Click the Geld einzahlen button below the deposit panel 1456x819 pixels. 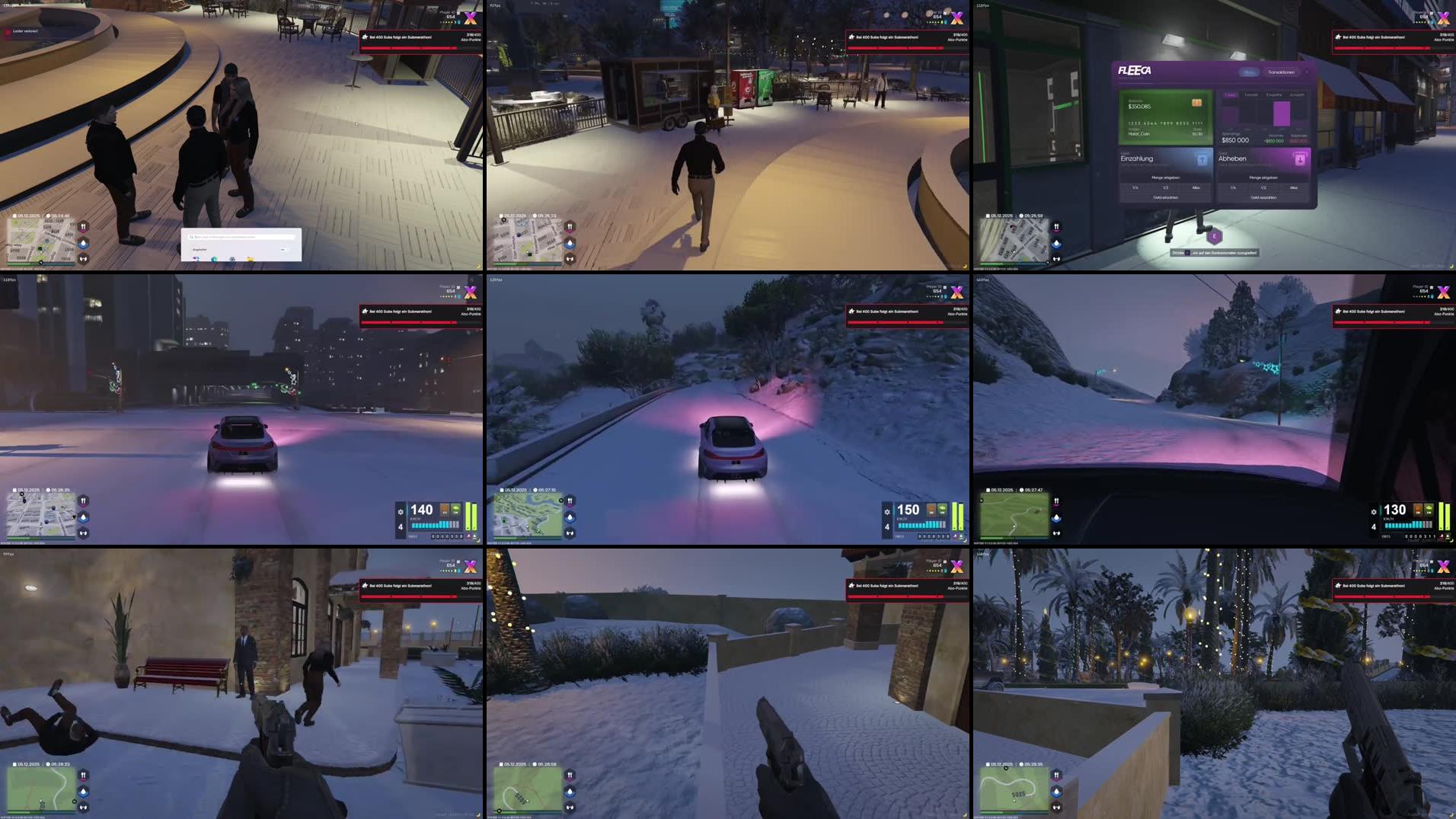(x=1166, y=197)
